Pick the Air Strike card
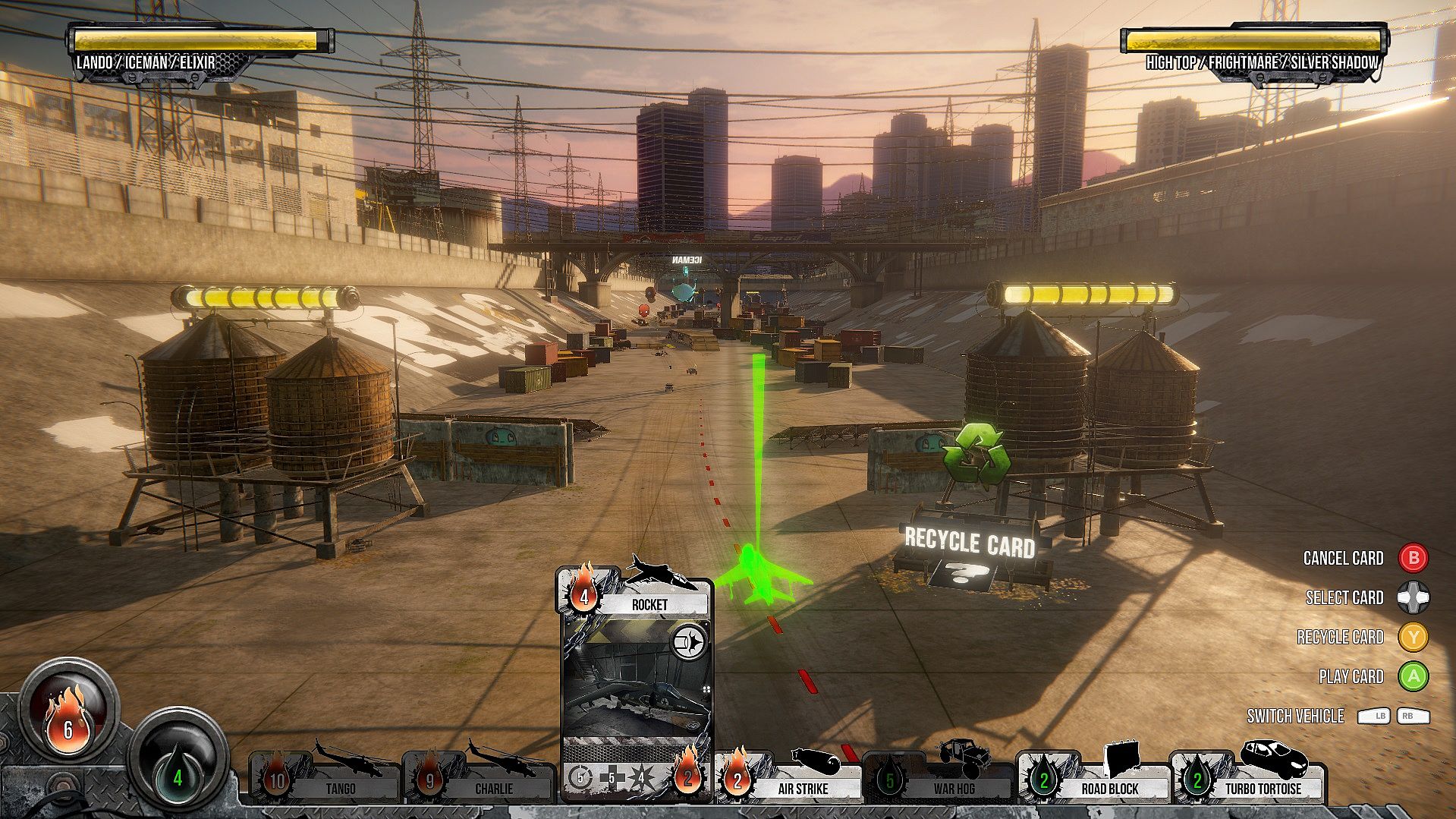The image size is (1456, 819). 789,780
